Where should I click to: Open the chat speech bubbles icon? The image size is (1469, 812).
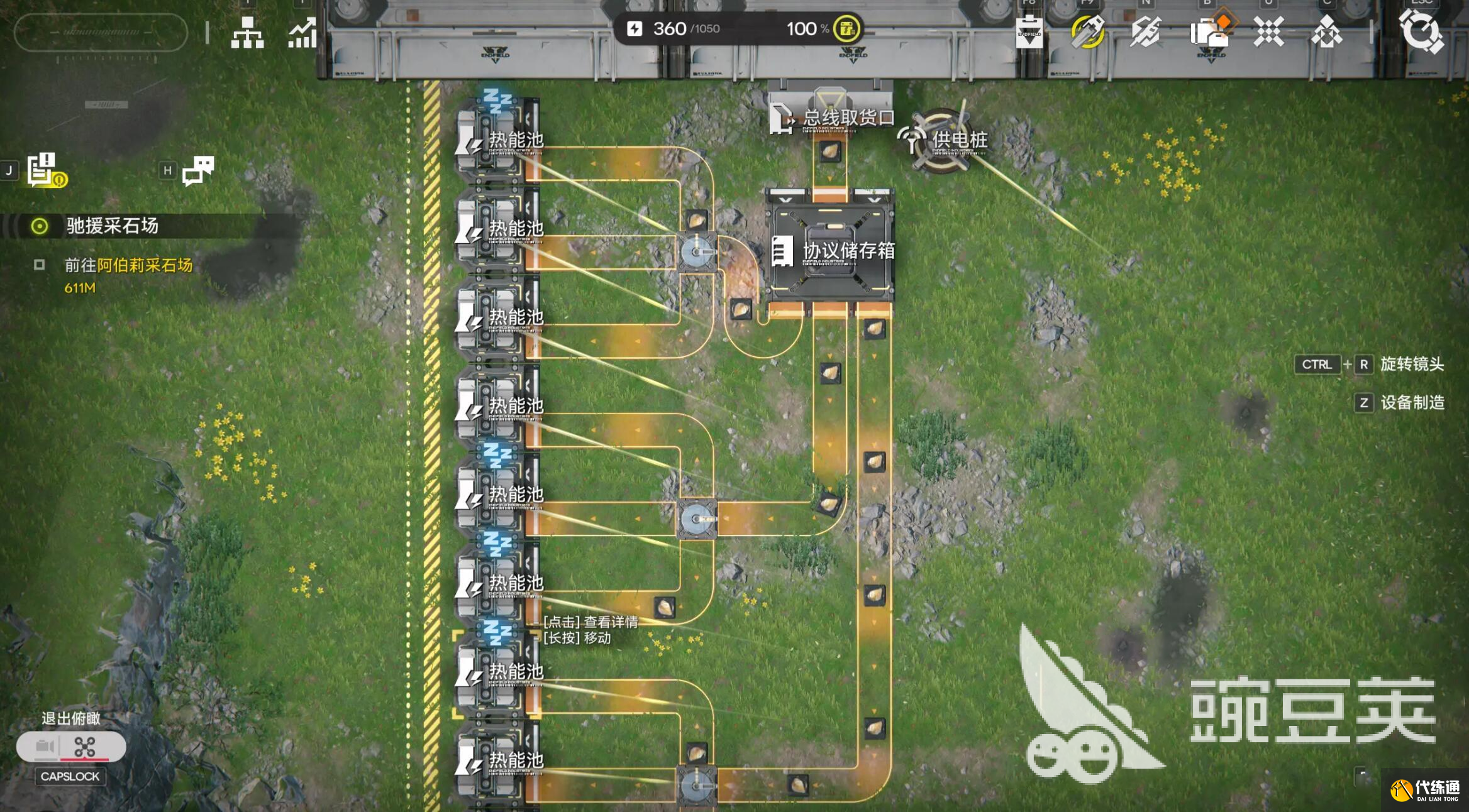pyautogui.click(x=198, y=170)
